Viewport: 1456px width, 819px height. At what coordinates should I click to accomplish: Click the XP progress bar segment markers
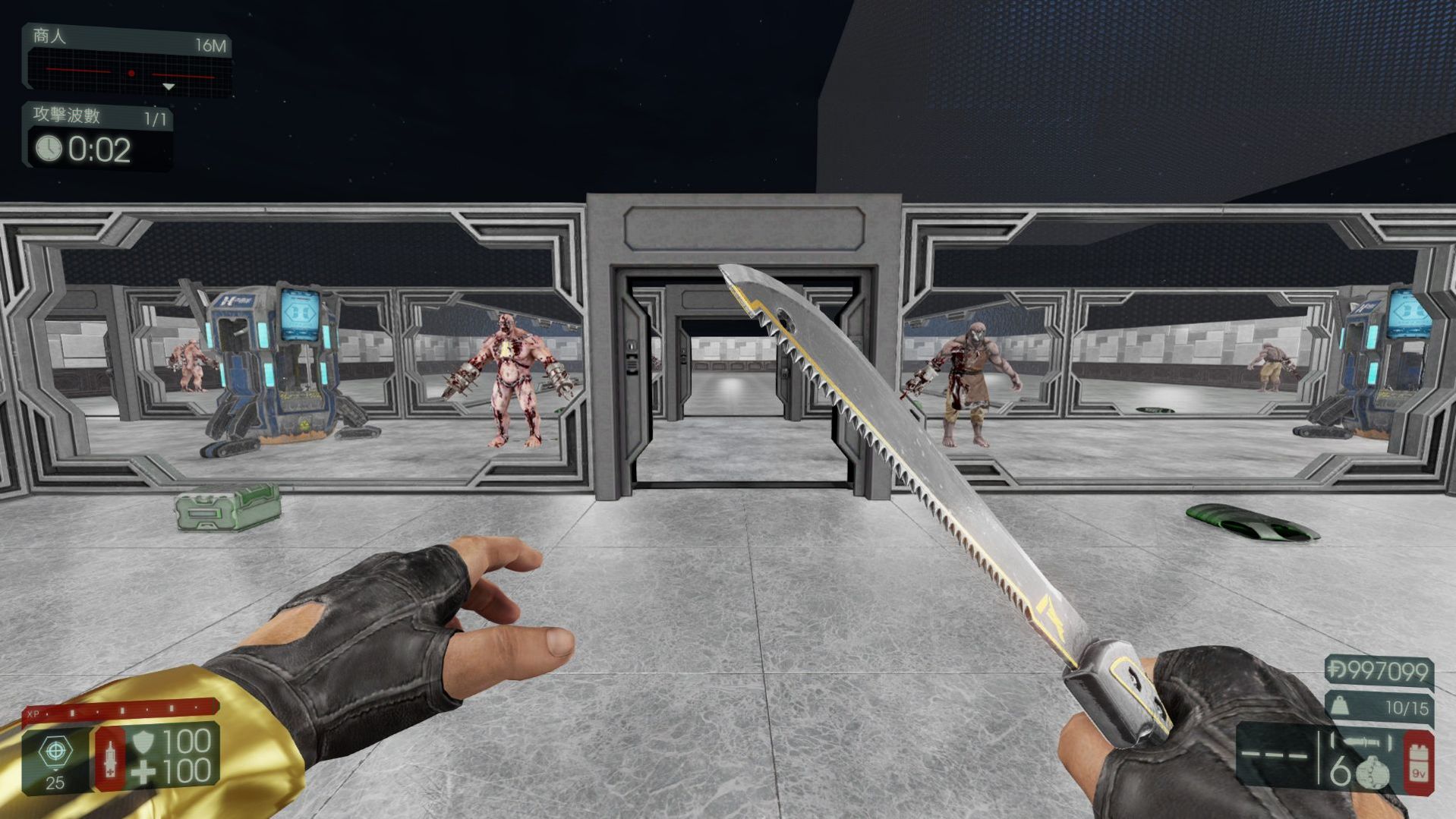click(x=121, y=710)
